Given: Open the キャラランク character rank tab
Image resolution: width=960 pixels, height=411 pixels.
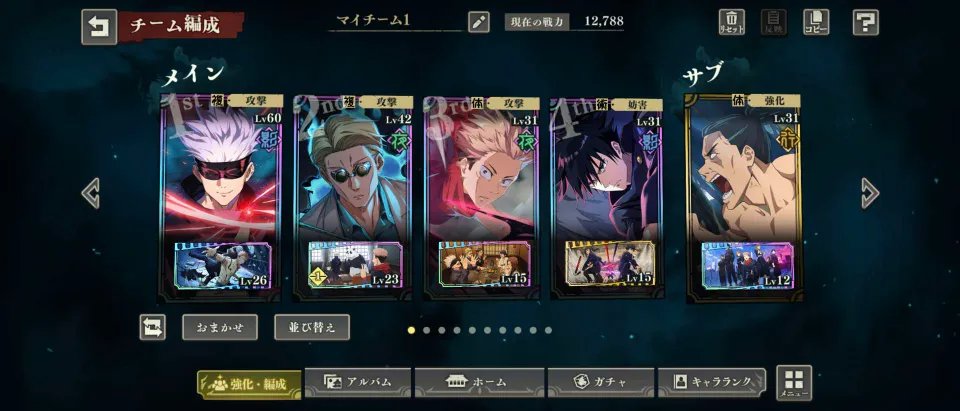Looking at the screenshot, I should pyautogui.click(x=712, y=382).
